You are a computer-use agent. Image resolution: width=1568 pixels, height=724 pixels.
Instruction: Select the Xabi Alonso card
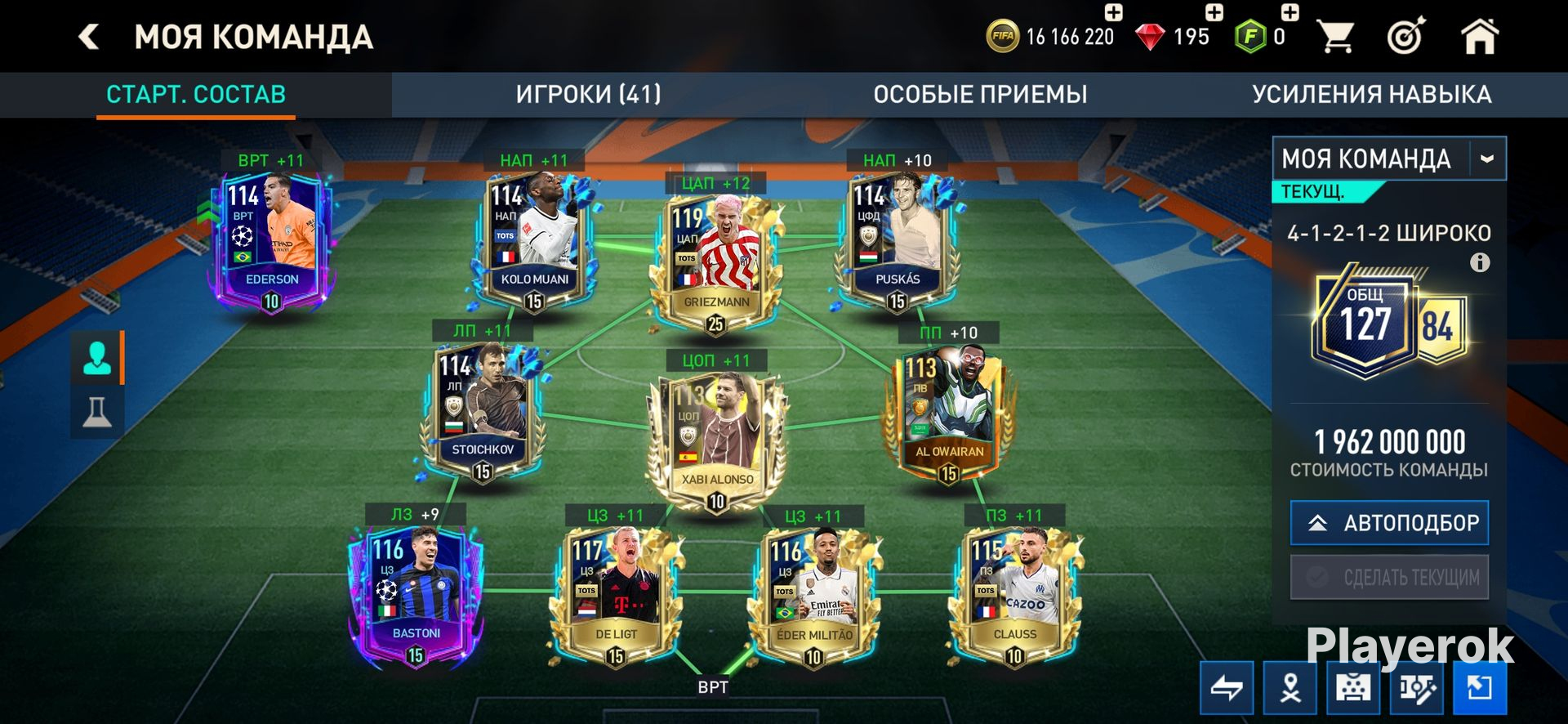point(715,437)
